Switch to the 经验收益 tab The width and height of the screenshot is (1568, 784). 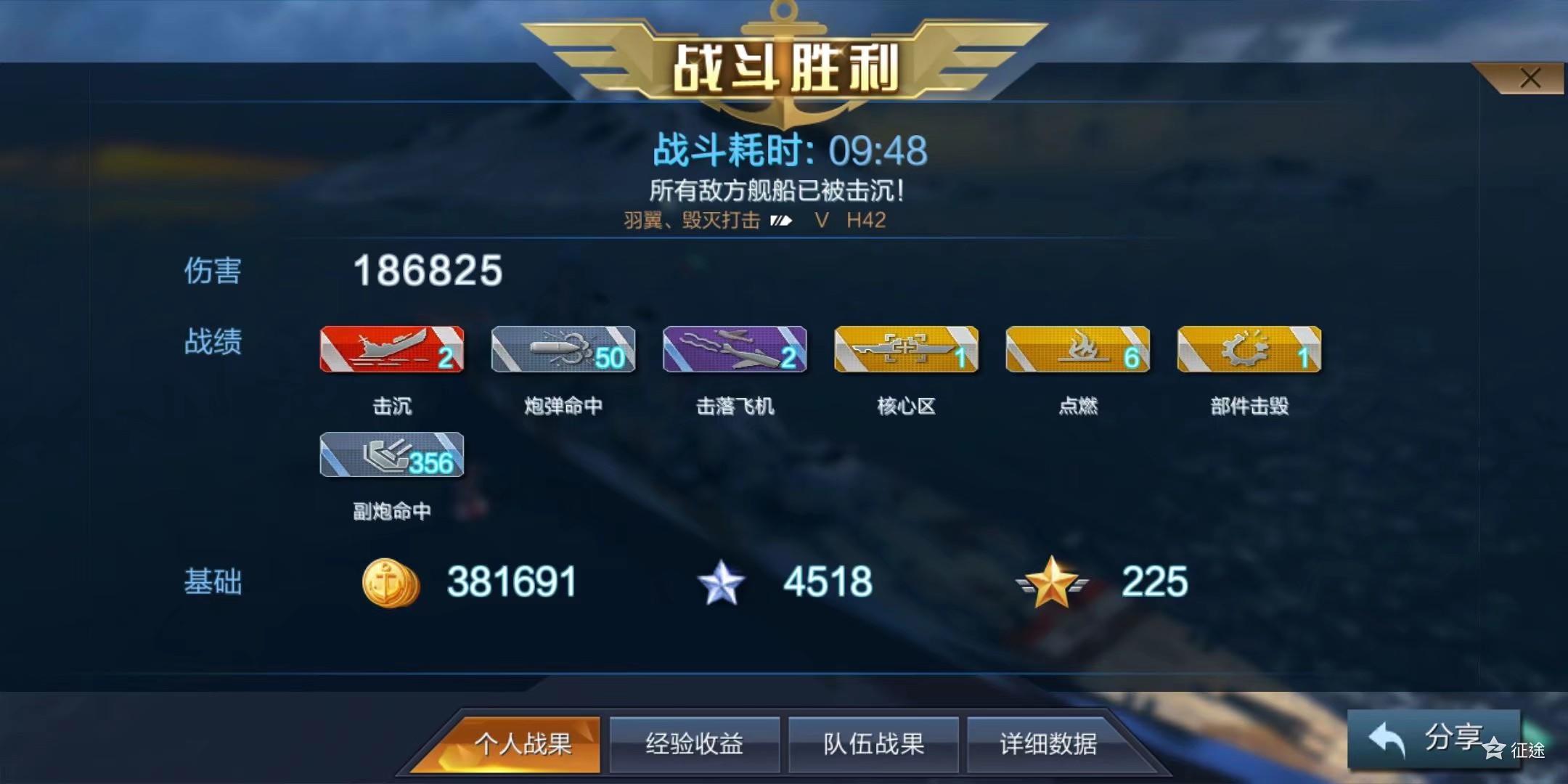(x=695, y=743)
